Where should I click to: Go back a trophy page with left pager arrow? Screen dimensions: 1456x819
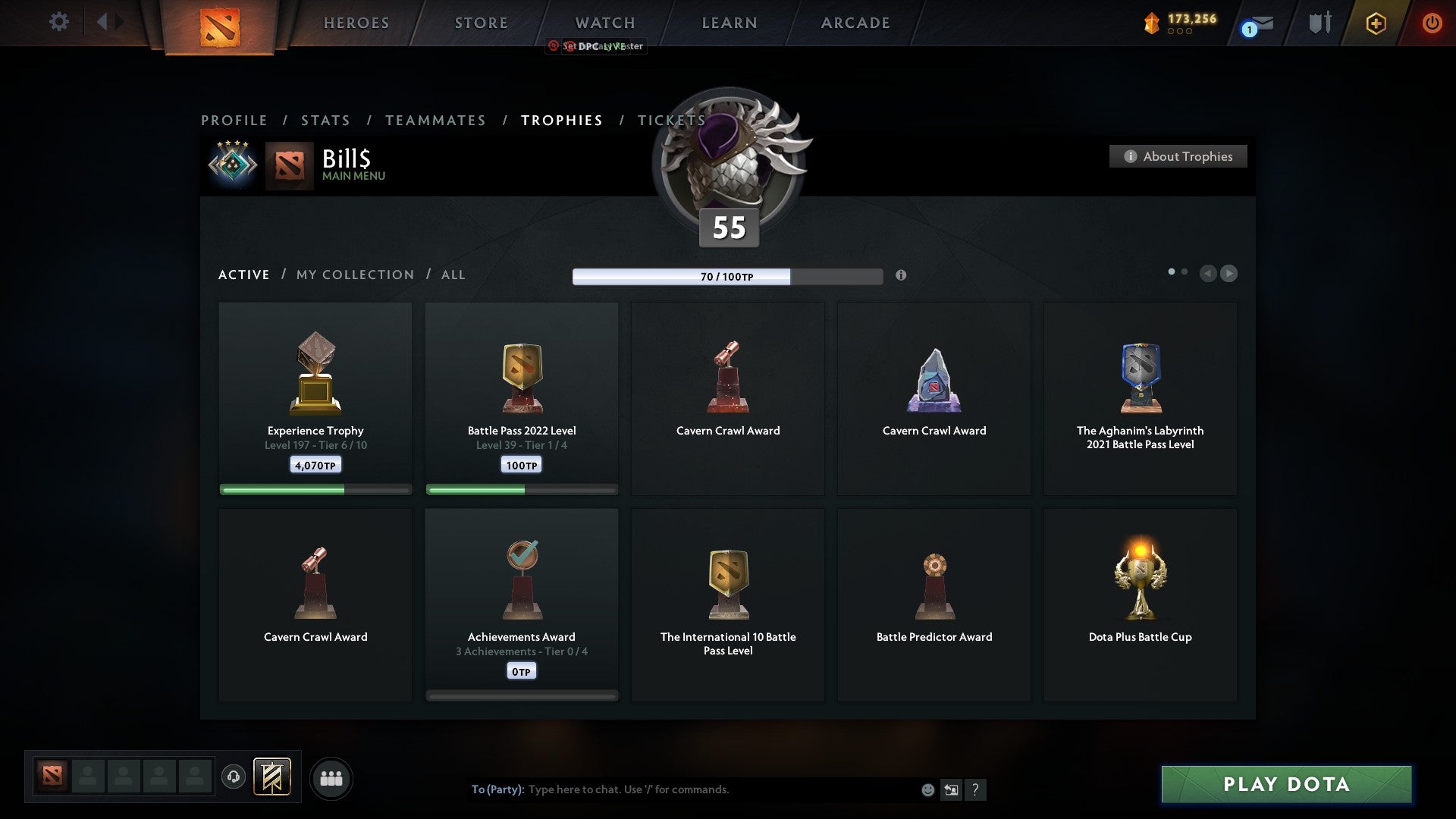(1208, 274)
